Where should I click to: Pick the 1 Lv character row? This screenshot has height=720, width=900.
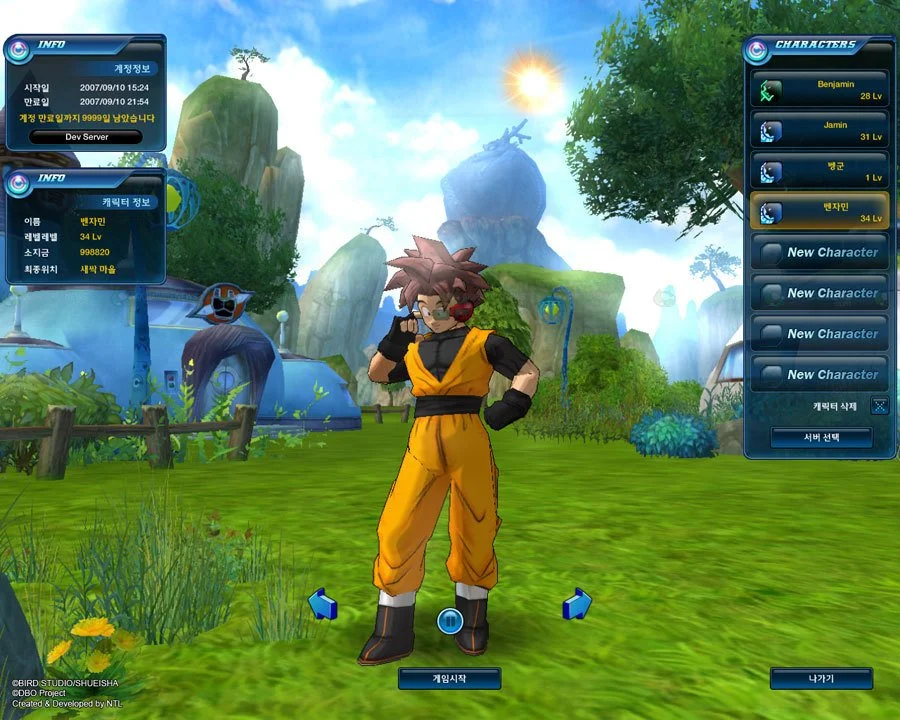[x=820, y=171]
